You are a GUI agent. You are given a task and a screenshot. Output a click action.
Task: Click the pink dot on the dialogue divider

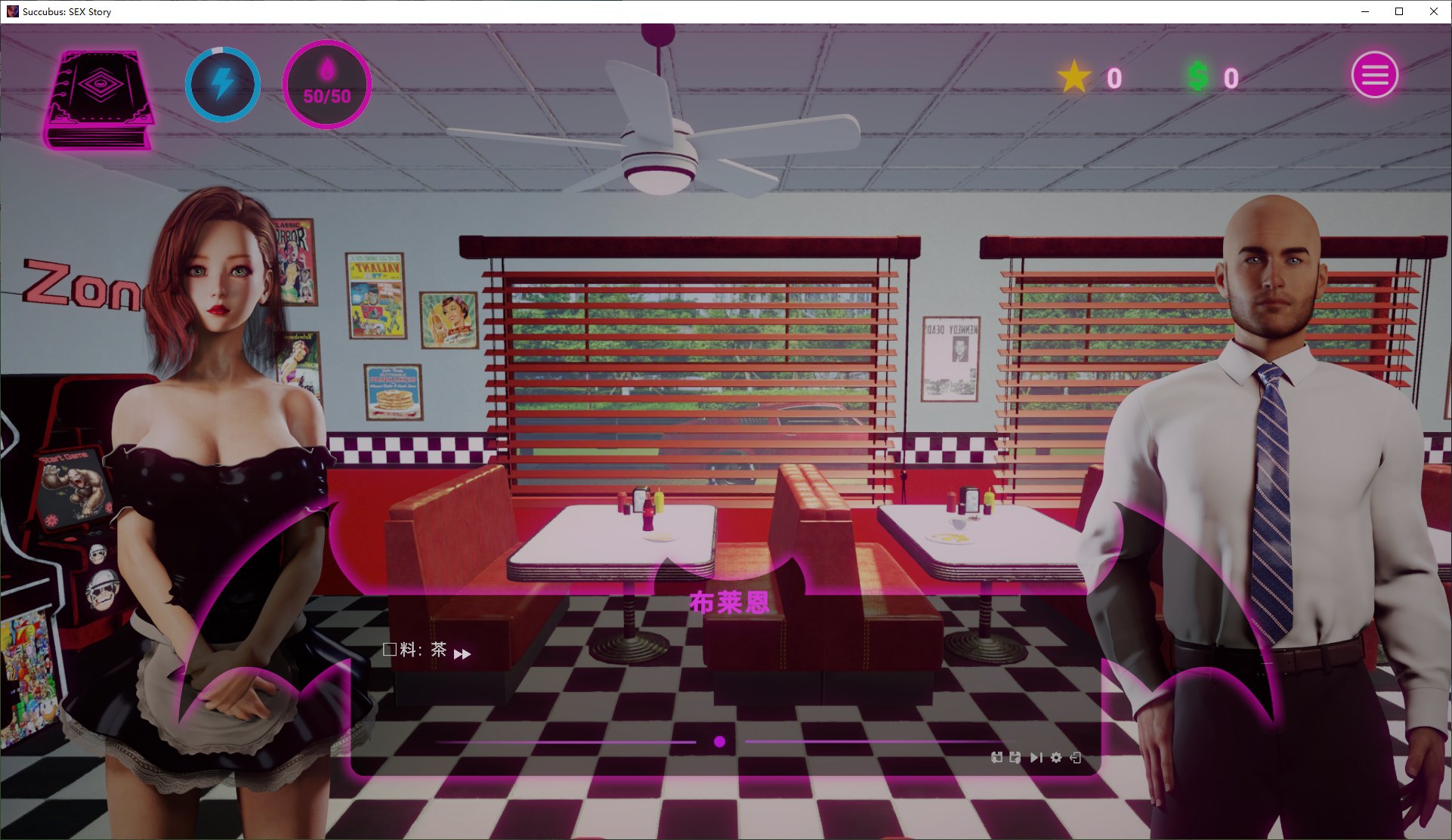[720, 742]
